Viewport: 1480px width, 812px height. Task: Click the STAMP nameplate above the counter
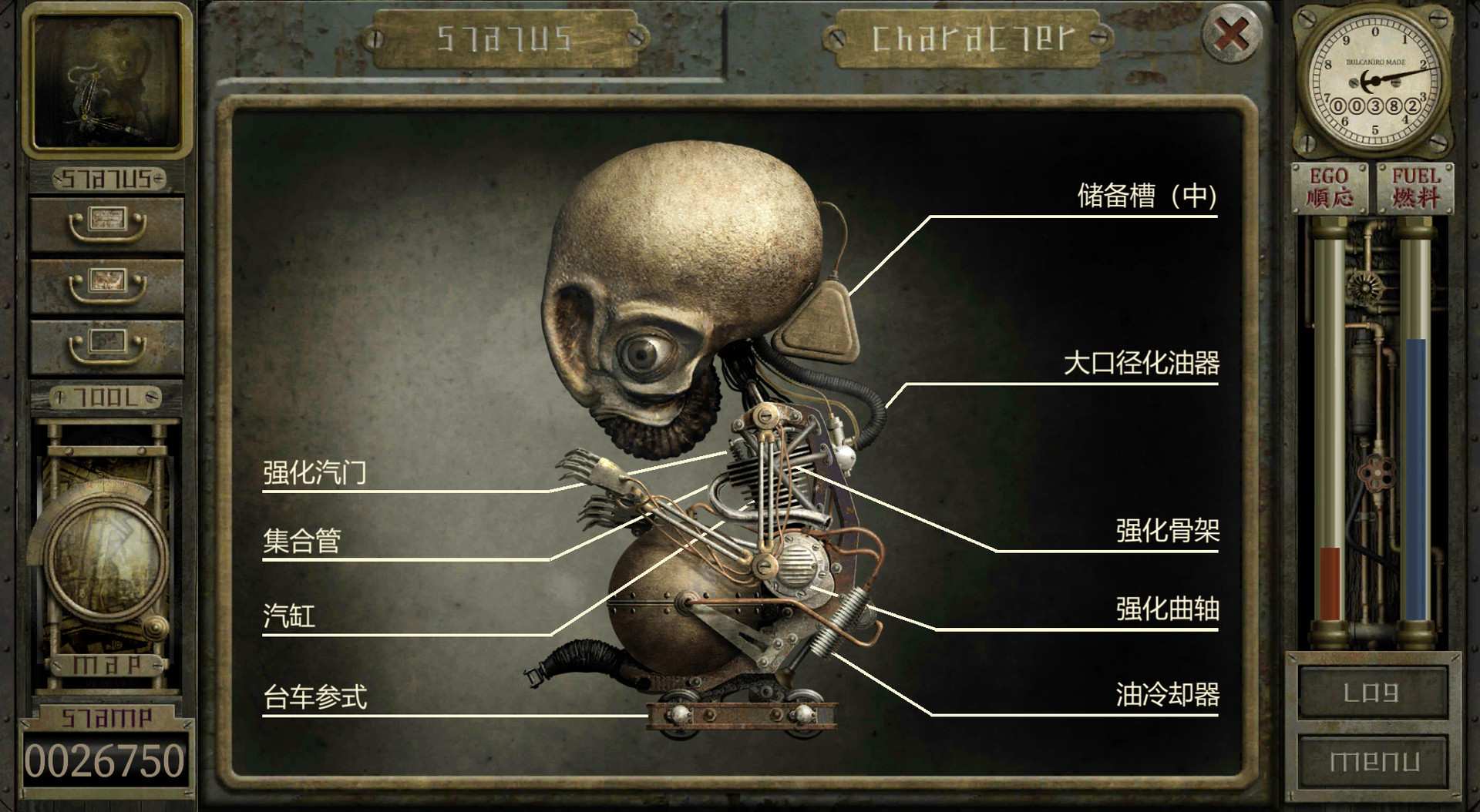tap(106, 715)
